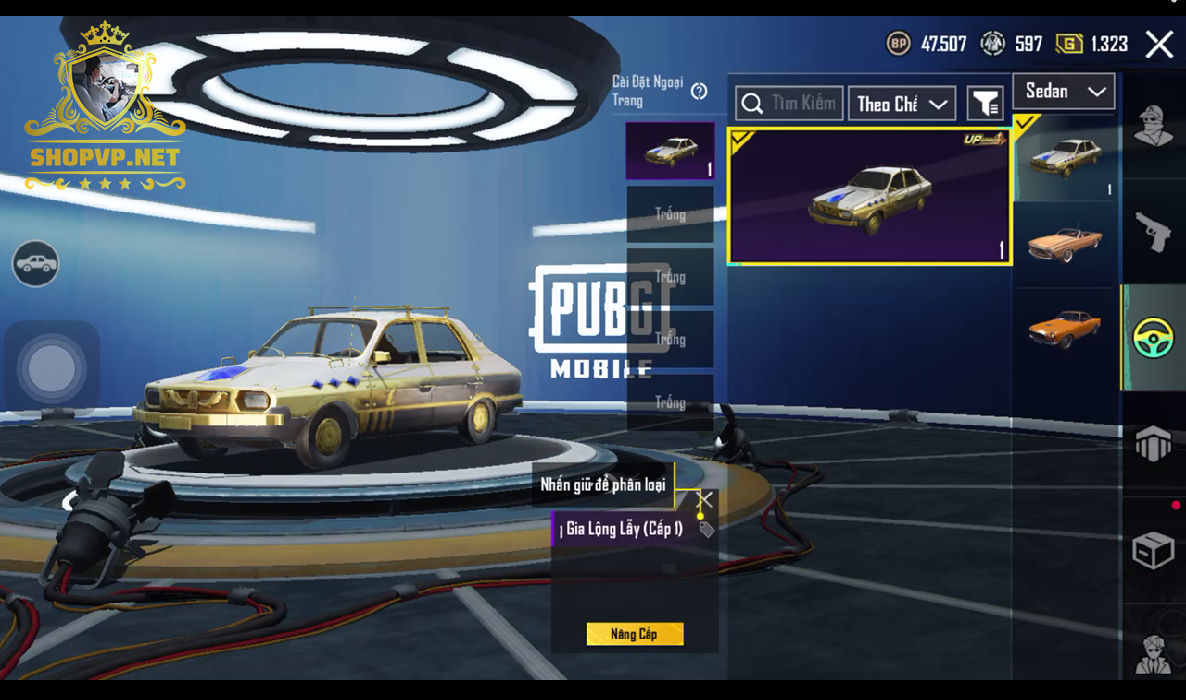Open the Theo Chế sorting dropdown
This screenshot has height=700, width=1186.
click(x=901, y=103)
